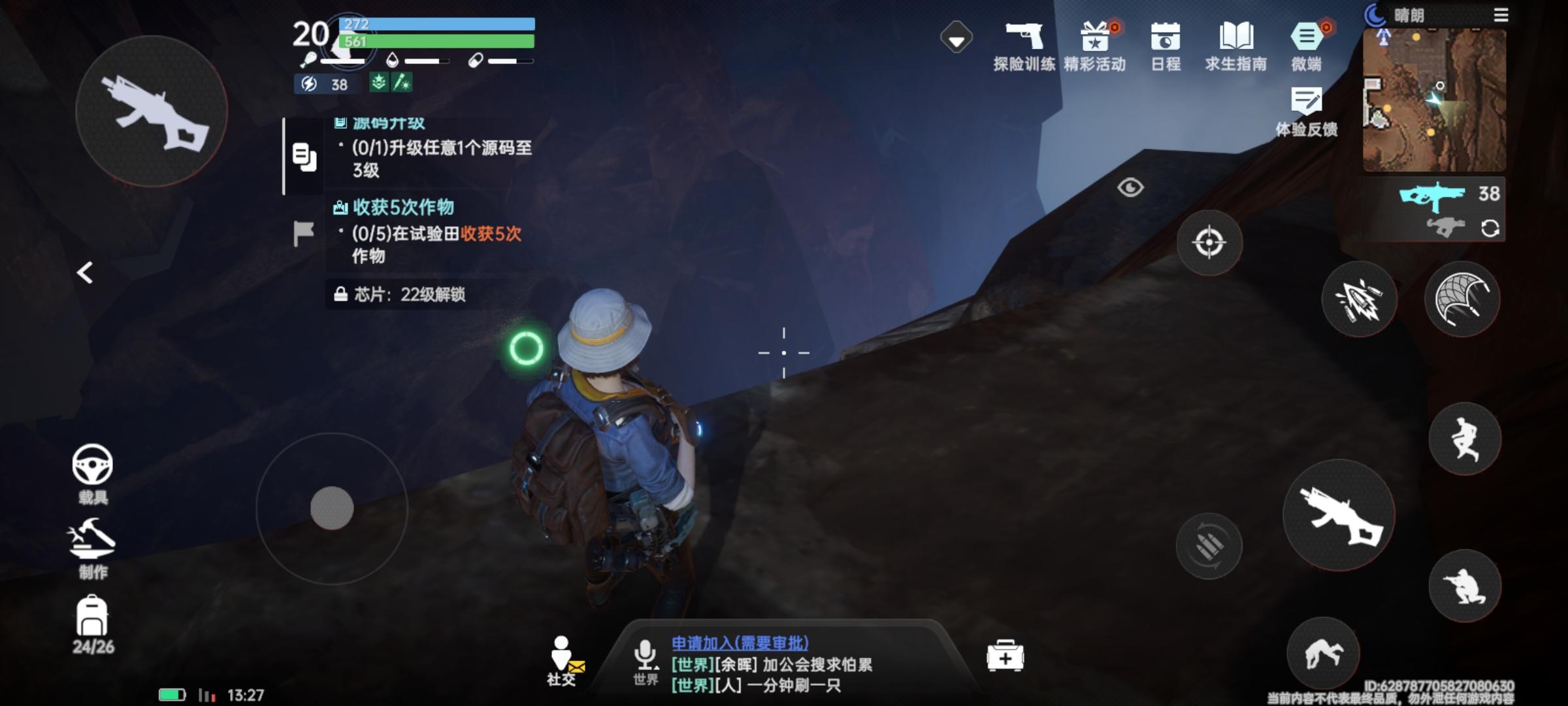
Task: Open the 载具 vehicle wheel icon
Action: pyautogui.click(x=91, y=464)
